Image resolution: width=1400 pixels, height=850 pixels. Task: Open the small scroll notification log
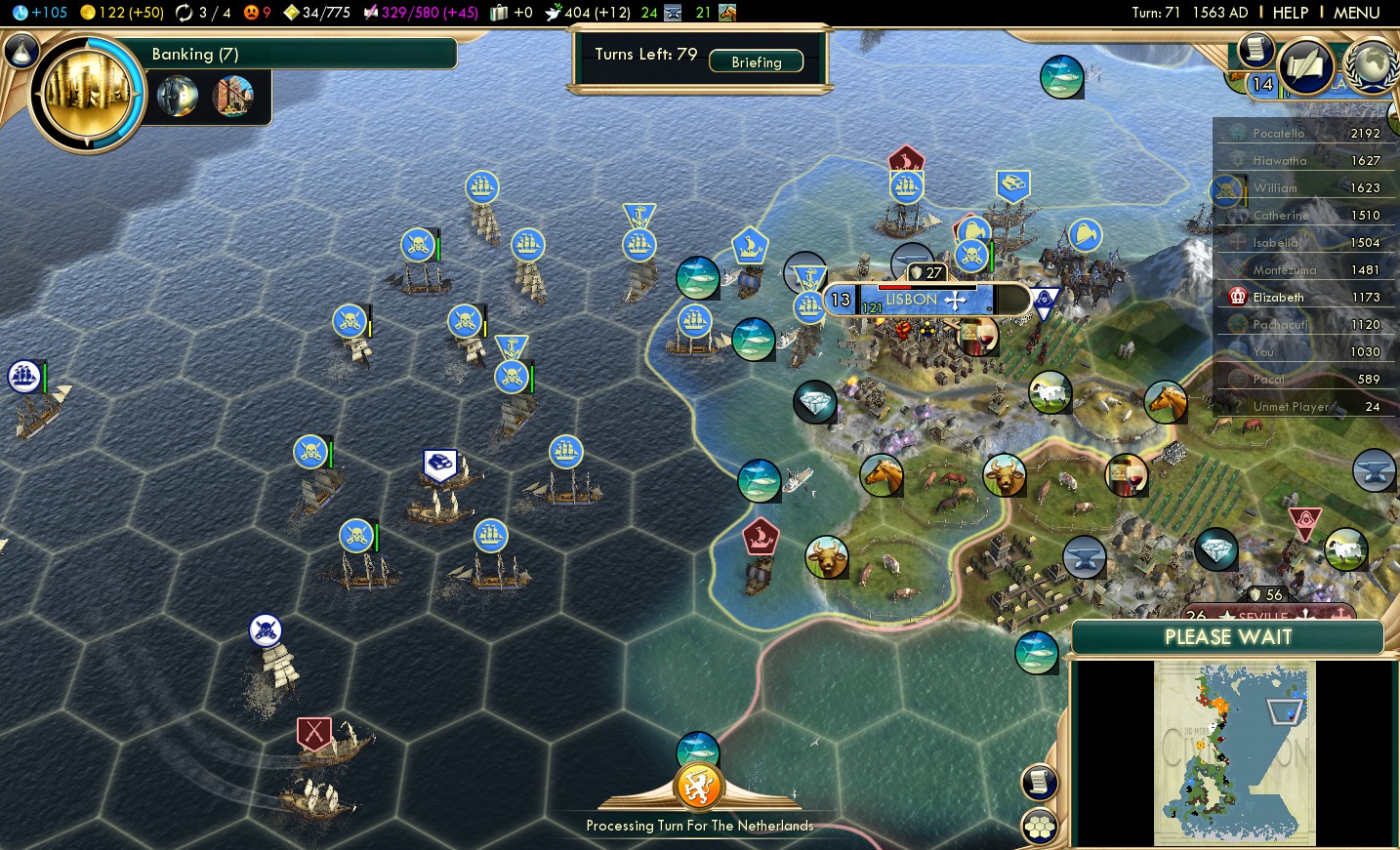1256,50
